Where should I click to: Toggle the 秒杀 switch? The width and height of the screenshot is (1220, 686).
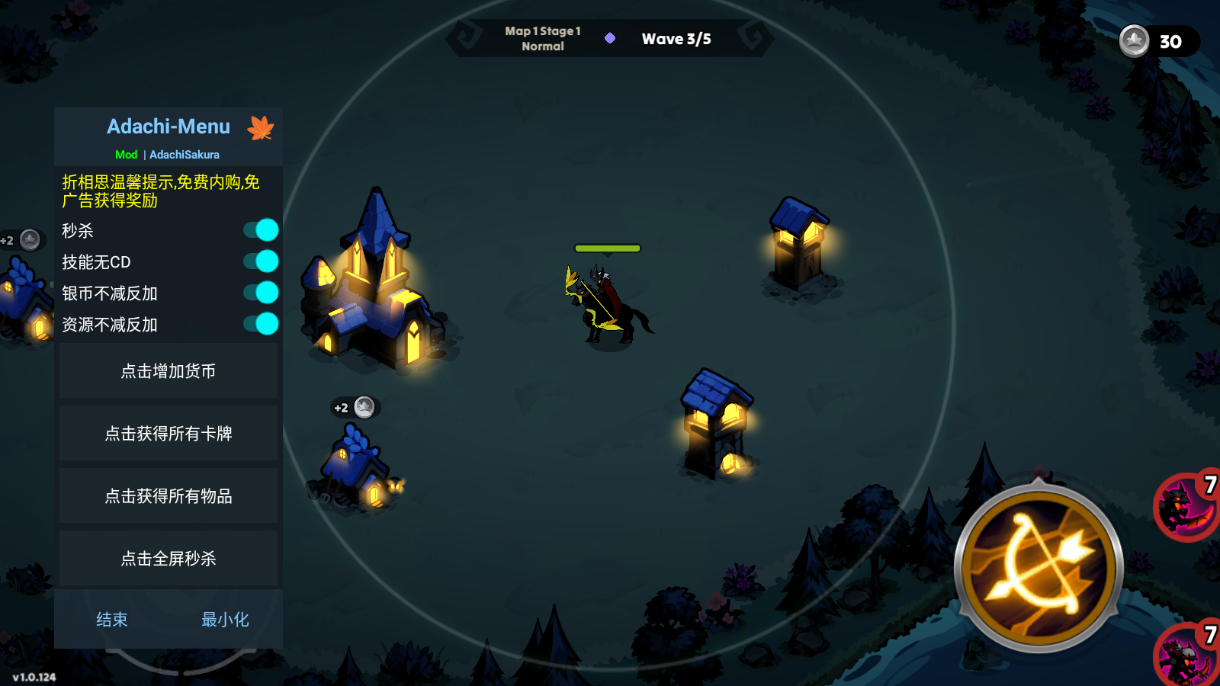[261, 231]
